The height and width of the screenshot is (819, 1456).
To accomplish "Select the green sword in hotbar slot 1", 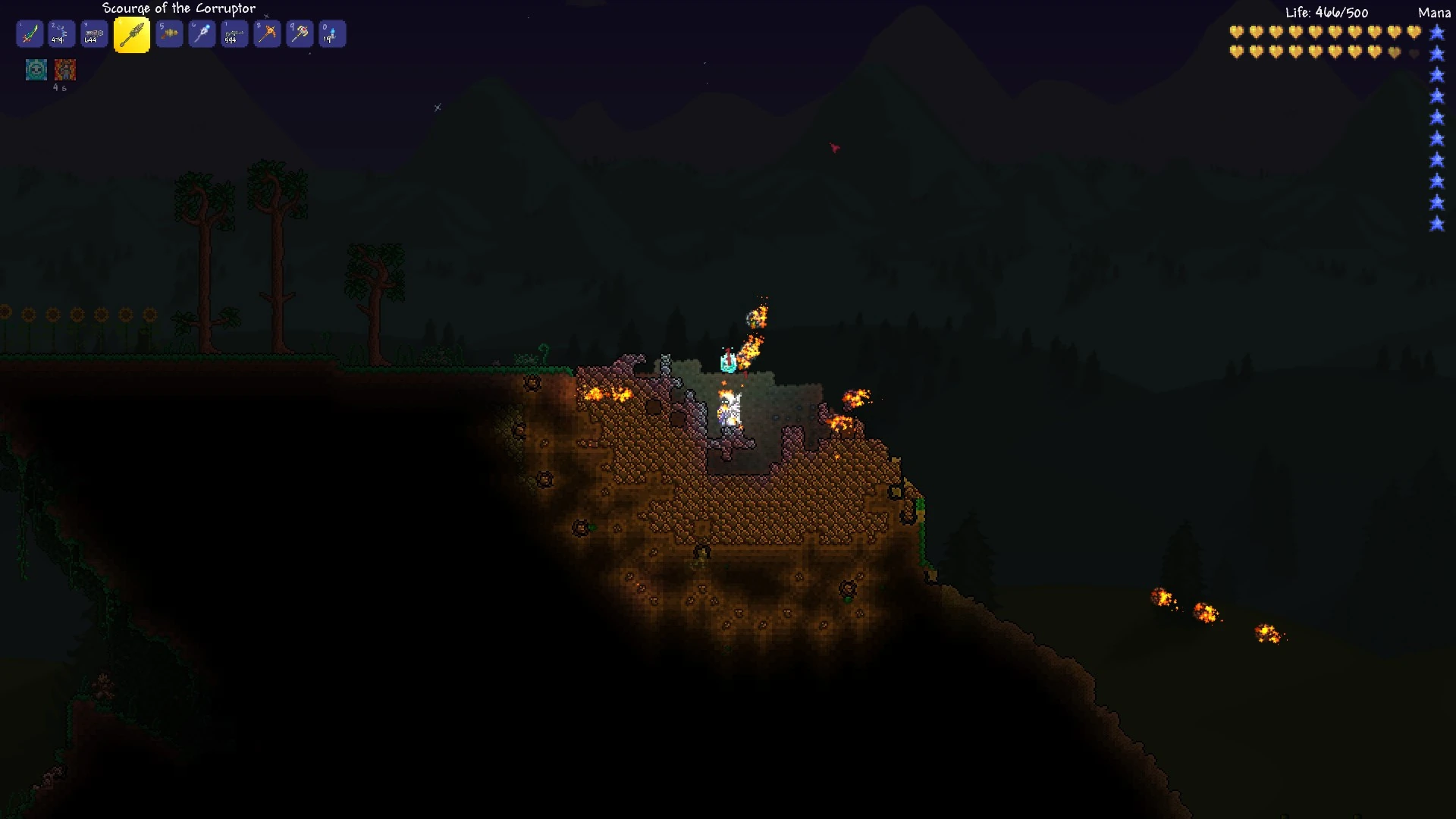I will click(30, 33).
